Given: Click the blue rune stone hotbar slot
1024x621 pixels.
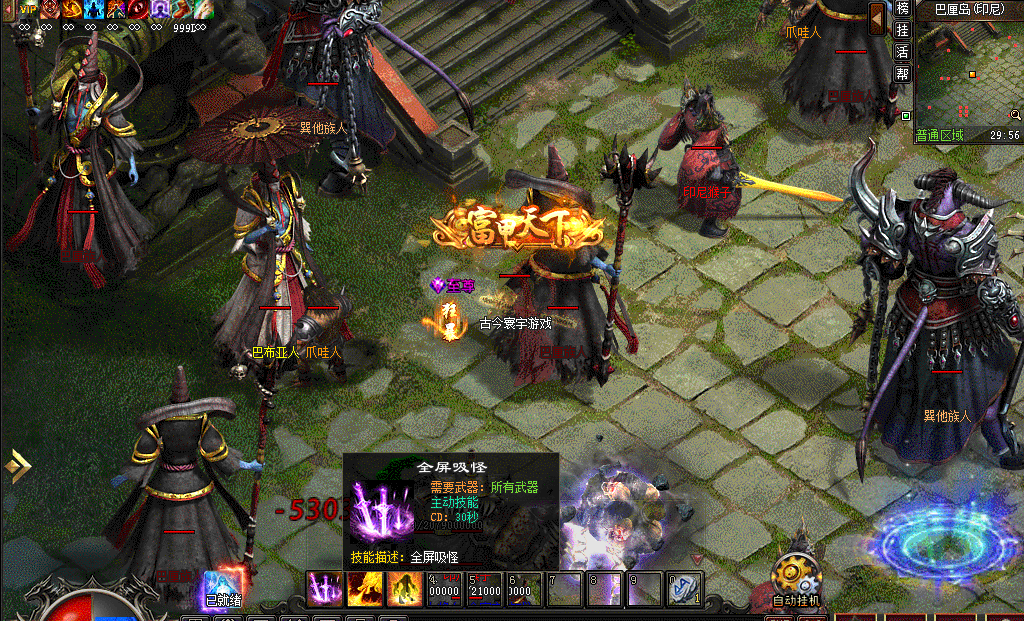Looking at the screenshot, I should point(684,589).
